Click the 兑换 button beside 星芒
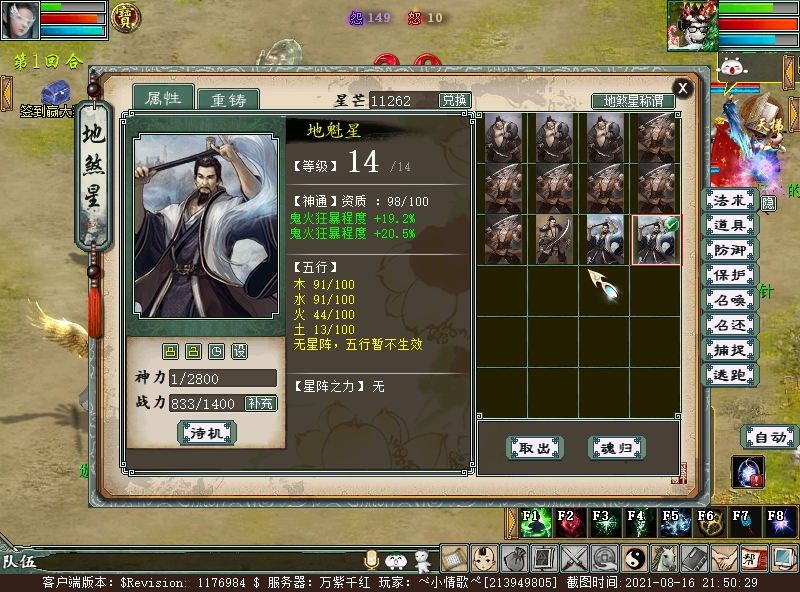Screen dimensions: 800x592 (x=455, y=100)
